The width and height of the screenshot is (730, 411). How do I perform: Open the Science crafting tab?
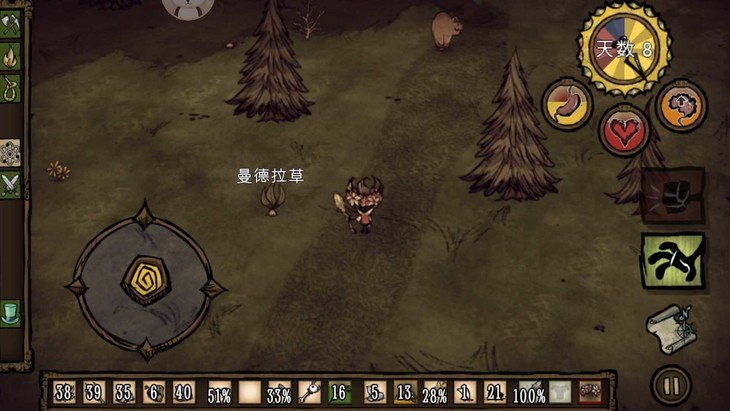tap(10, 151)
